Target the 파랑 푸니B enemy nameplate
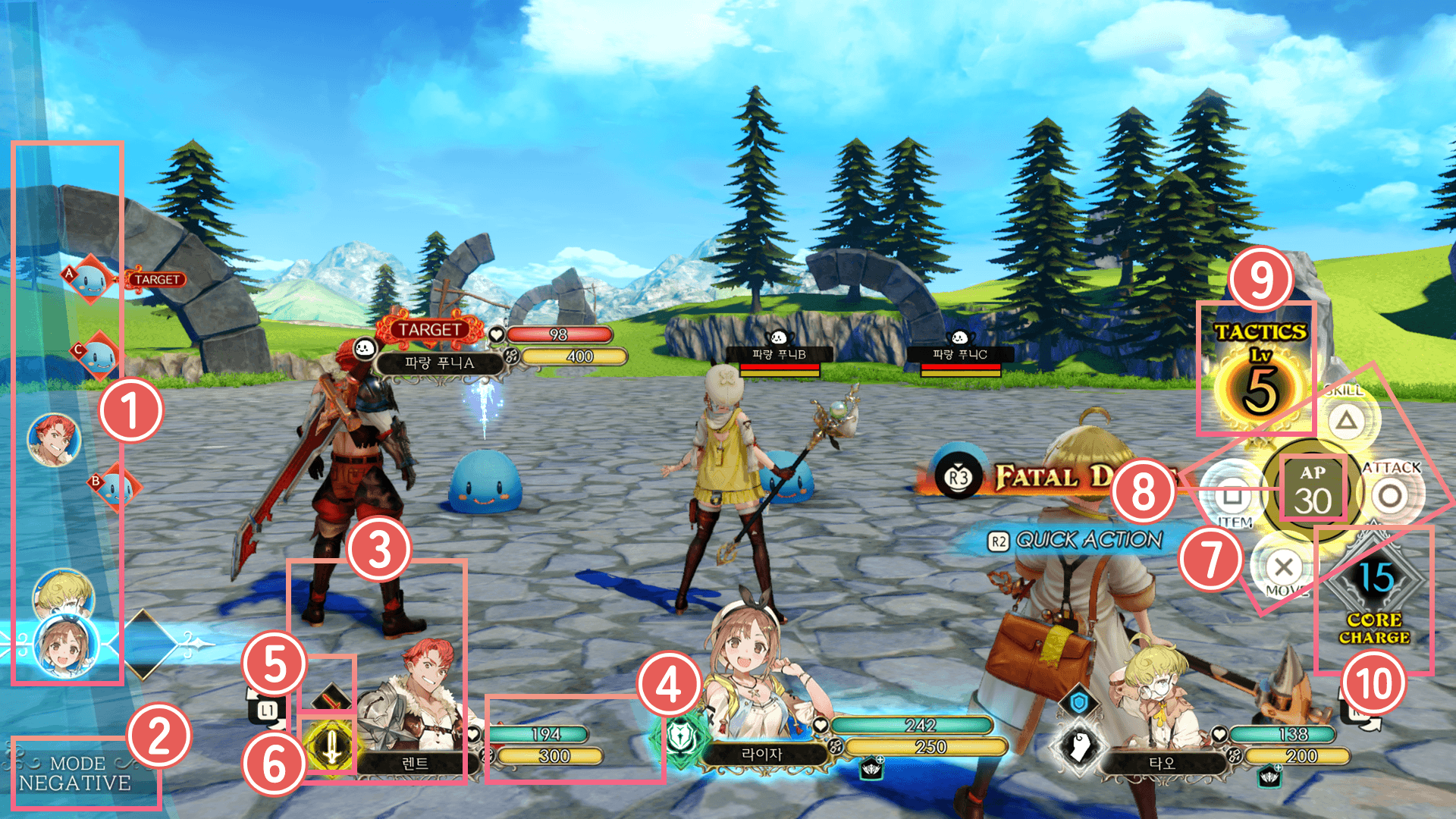1456x819 pixels. point(779,354)
